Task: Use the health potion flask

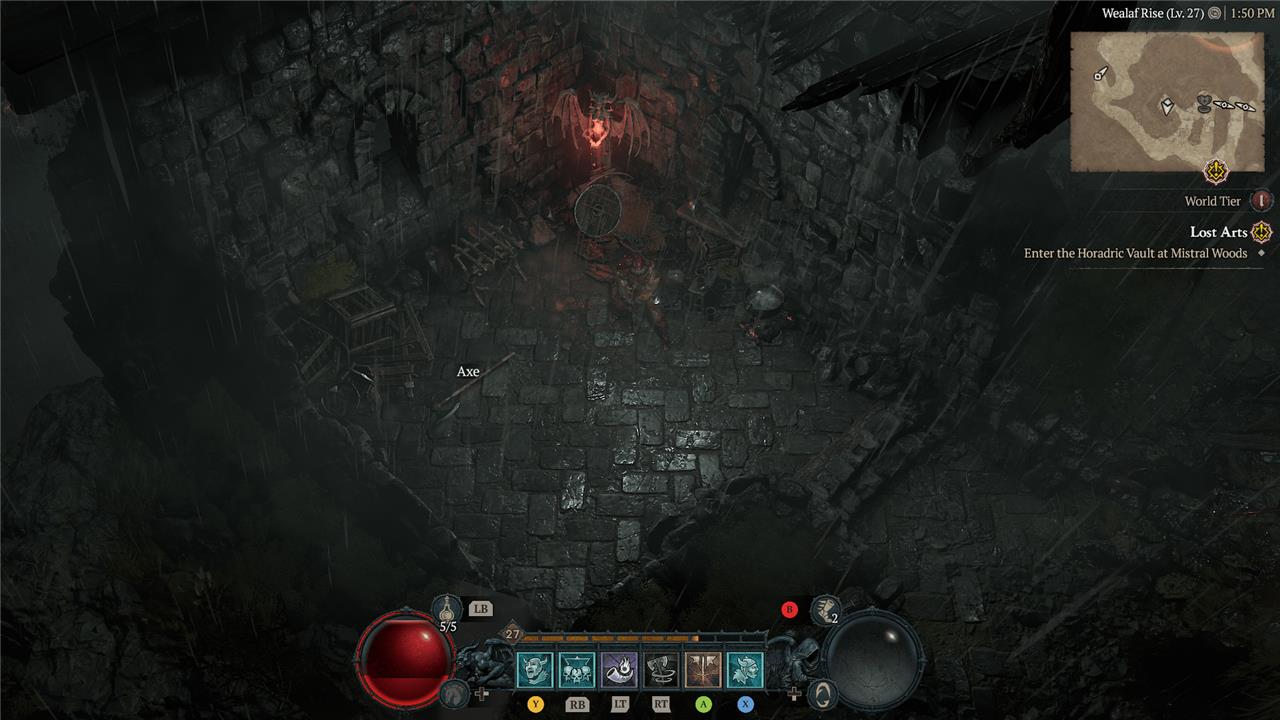Action: (x=447, y=608)
